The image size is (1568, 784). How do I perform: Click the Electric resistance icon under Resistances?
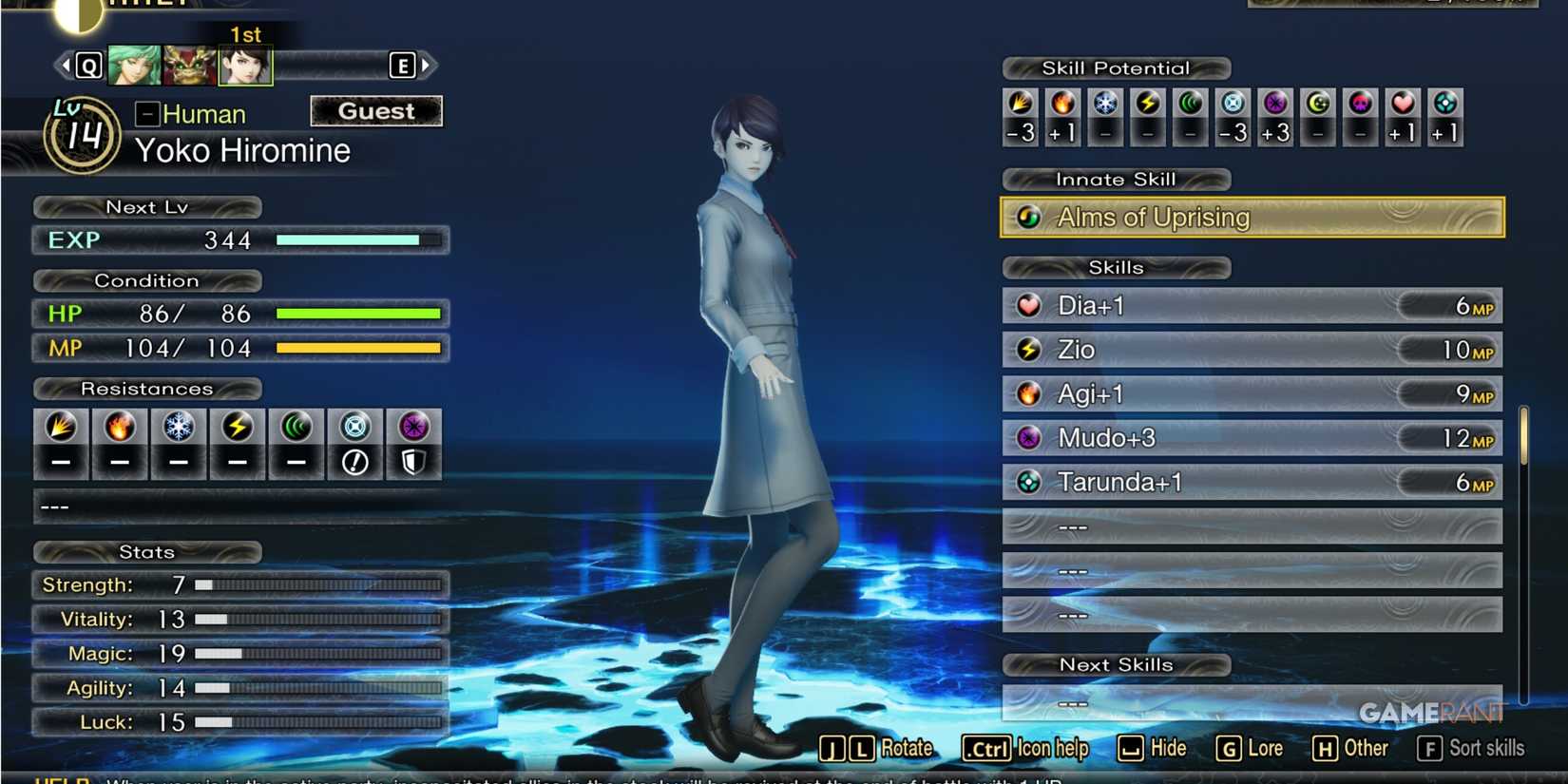(237, 428)
